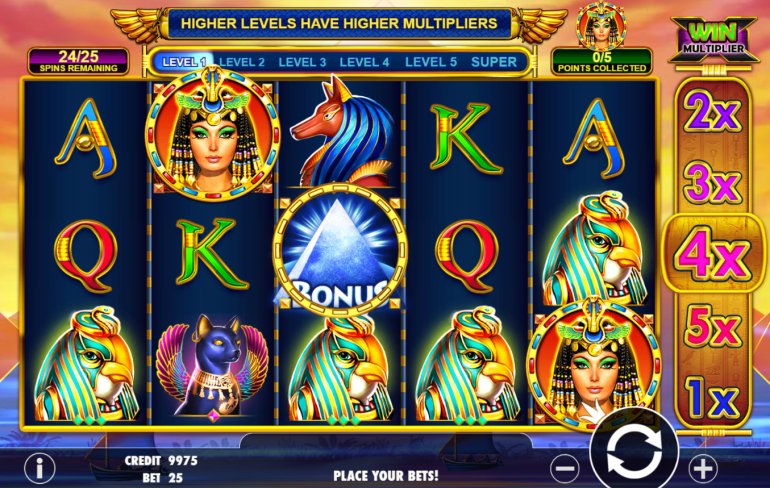Decrease the bet with the minus button
This screenshot has height=488, width=770.
(x=565, y=467)
